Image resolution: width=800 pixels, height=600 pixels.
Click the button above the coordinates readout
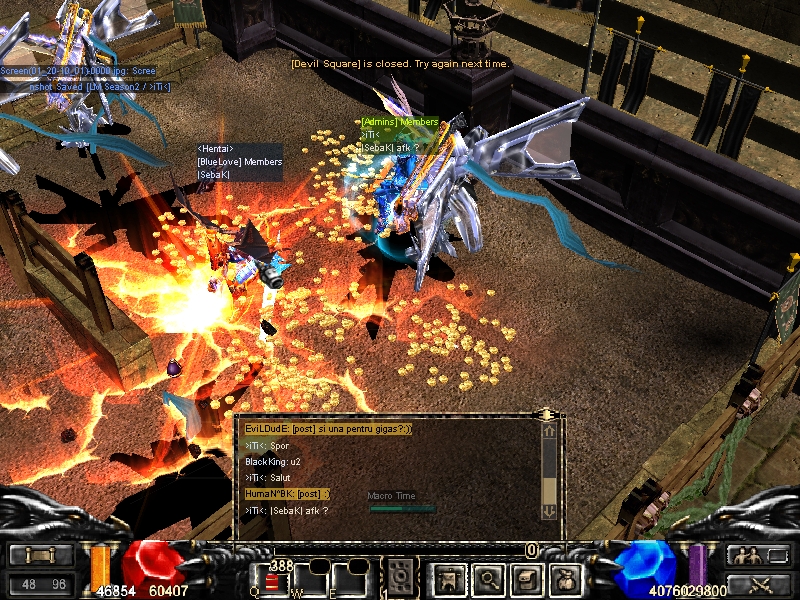pos(41,556)
